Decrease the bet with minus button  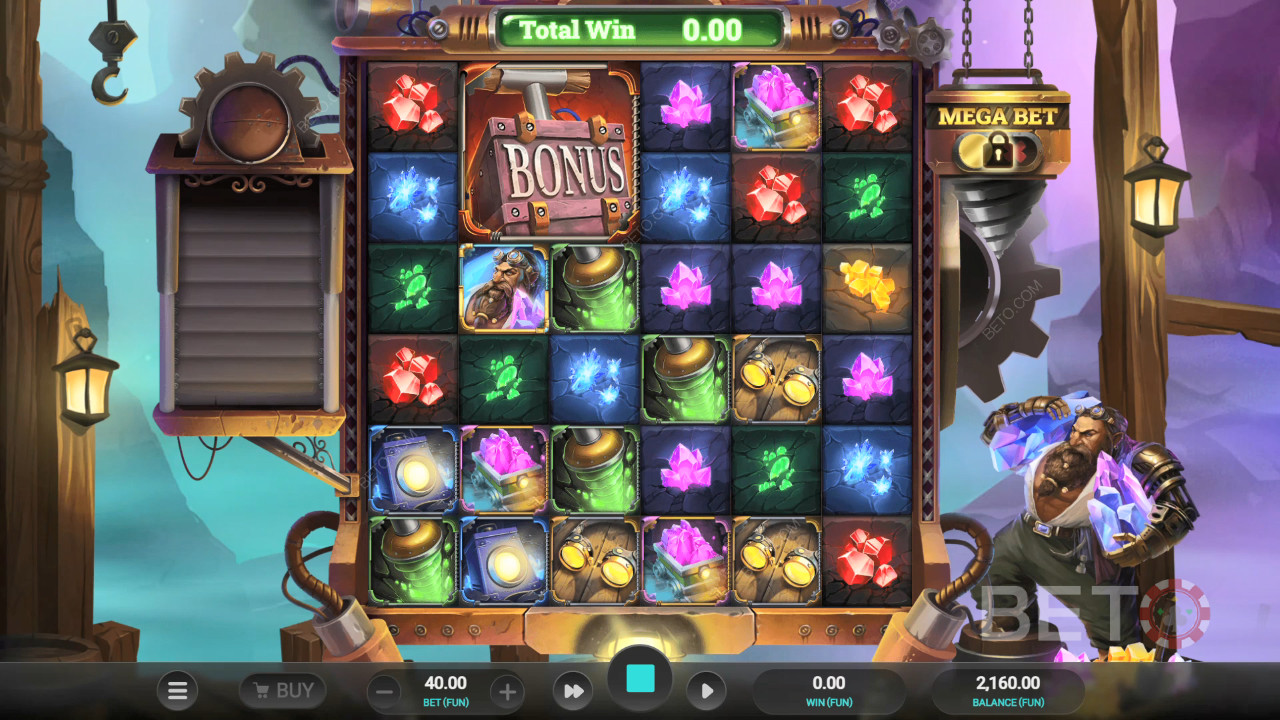[384, 691]
